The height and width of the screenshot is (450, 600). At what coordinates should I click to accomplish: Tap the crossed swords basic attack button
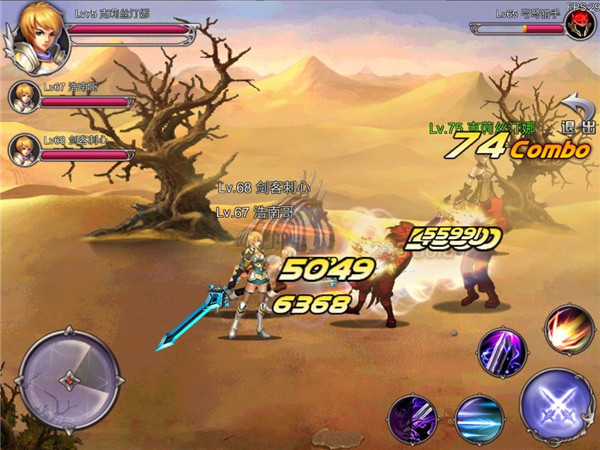coord(557,407)
